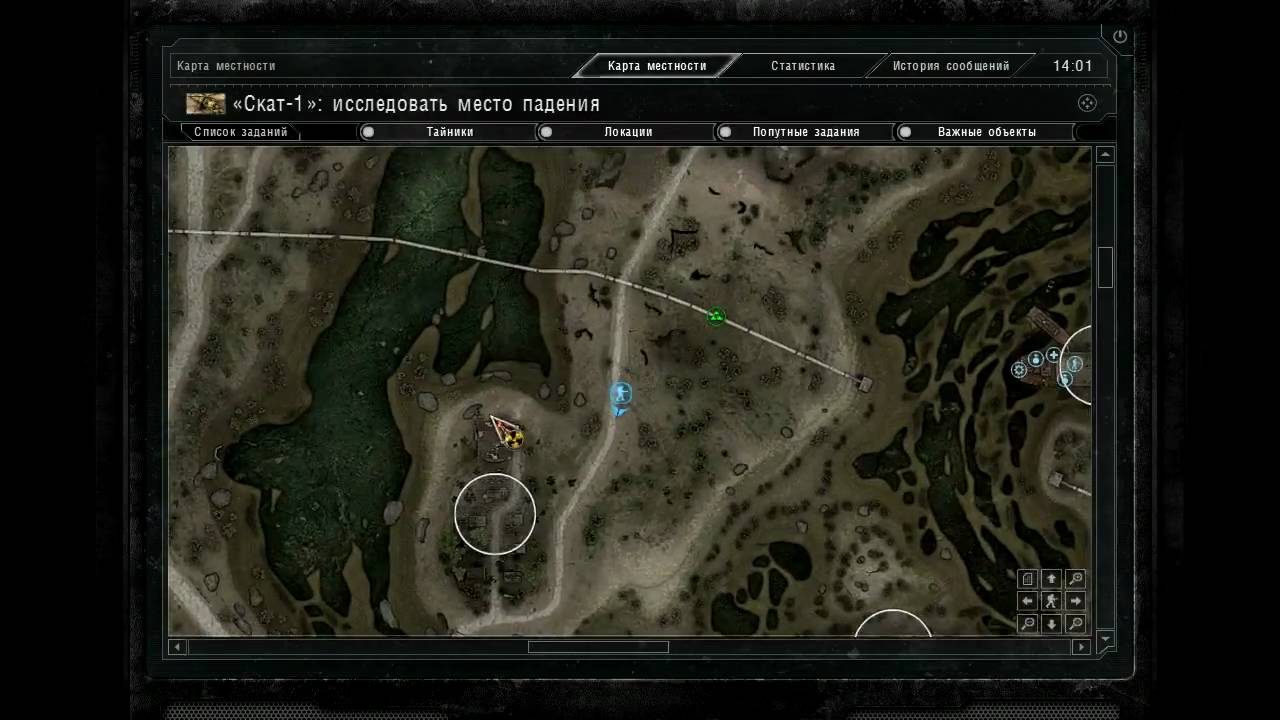1280x720 pixels.
Task: Select the green radiation map marker
Action: coord(716,317)
